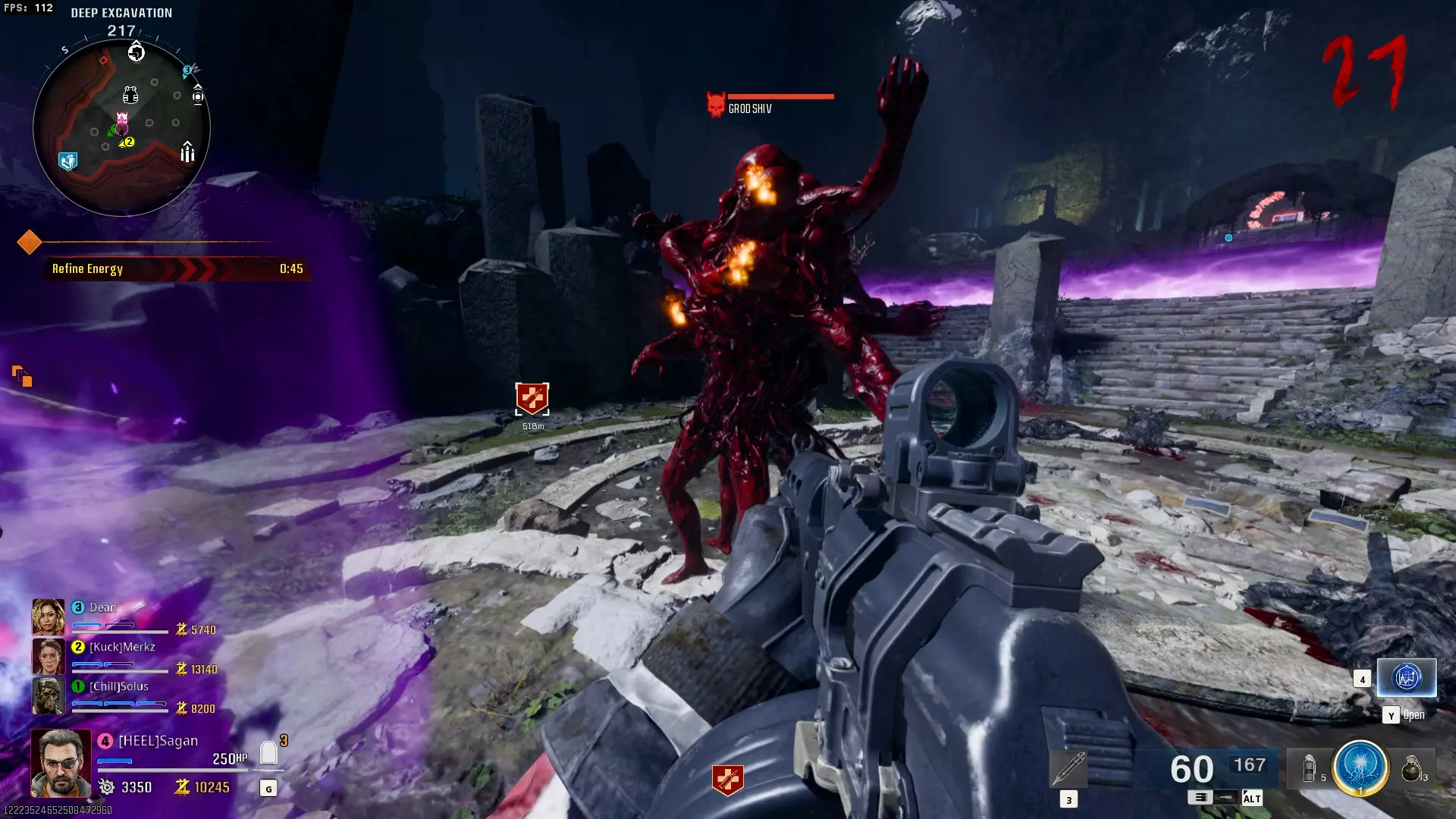Viewport: 1456px width, 819px height.
Task: Click [HEEL]Sagan's player portrait
Action: 60,763
